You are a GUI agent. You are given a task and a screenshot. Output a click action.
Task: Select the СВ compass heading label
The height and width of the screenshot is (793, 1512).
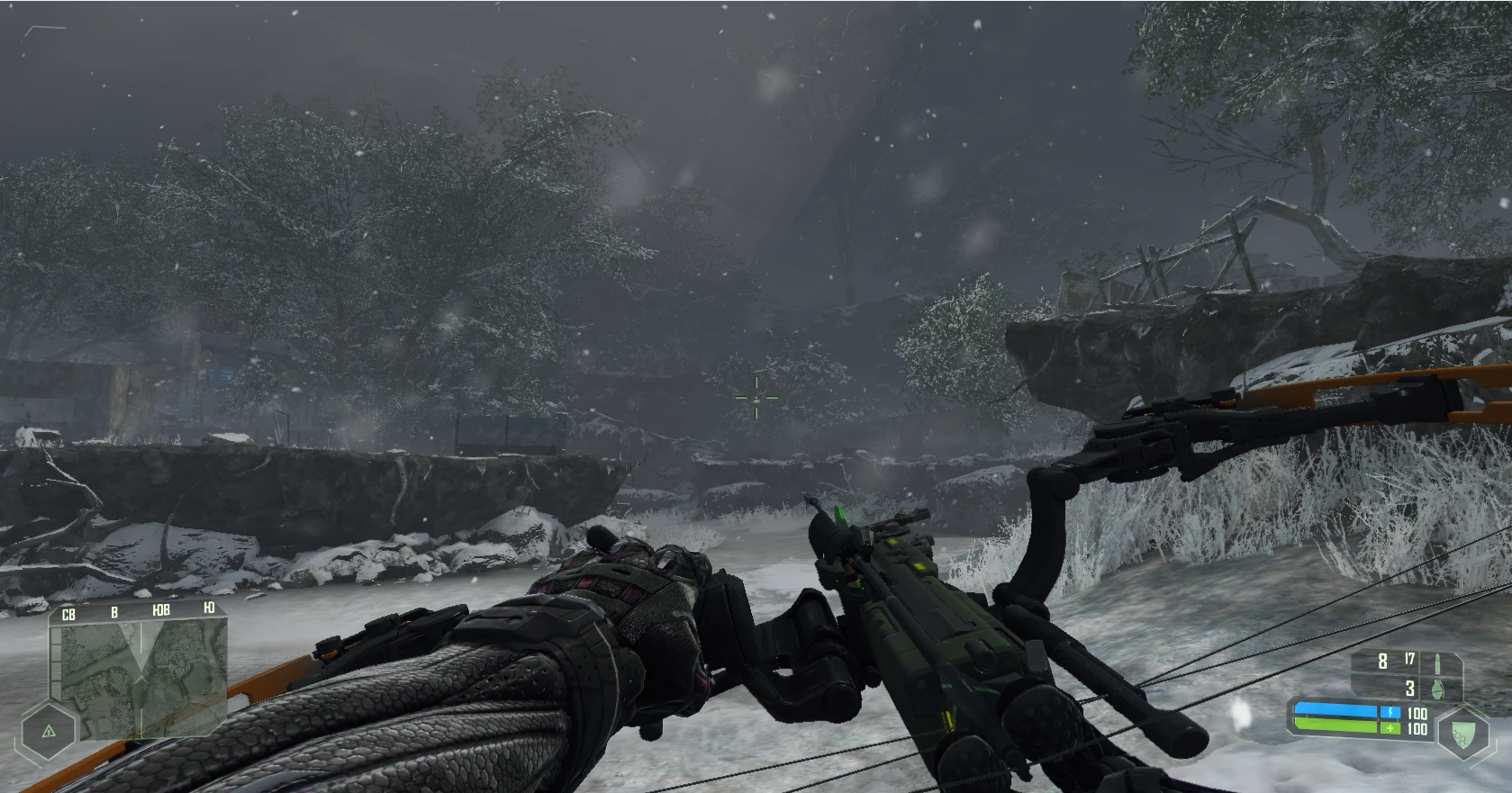[68, 614]
